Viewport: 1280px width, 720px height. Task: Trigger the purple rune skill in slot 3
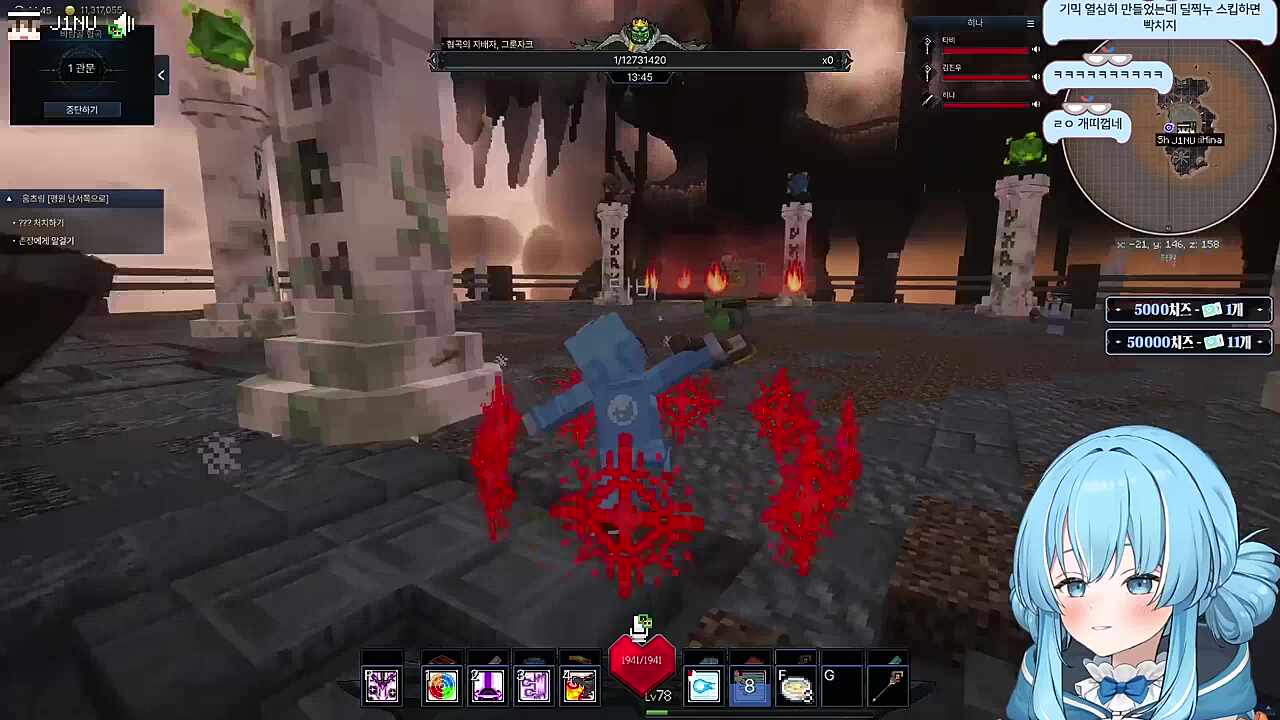(x=534, y=685)
